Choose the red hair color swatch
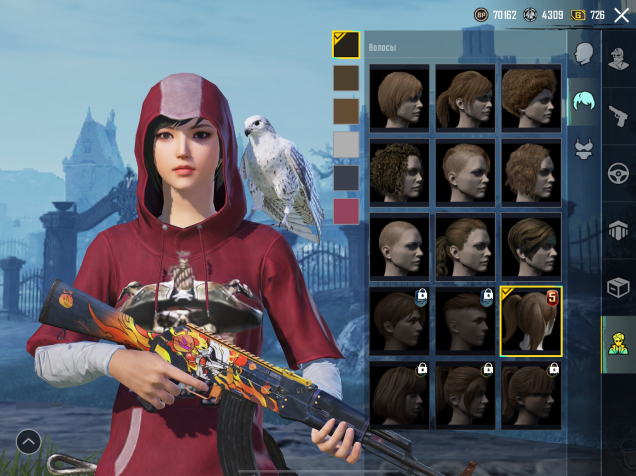The image size is (636, 476). (x=346, y=211)
